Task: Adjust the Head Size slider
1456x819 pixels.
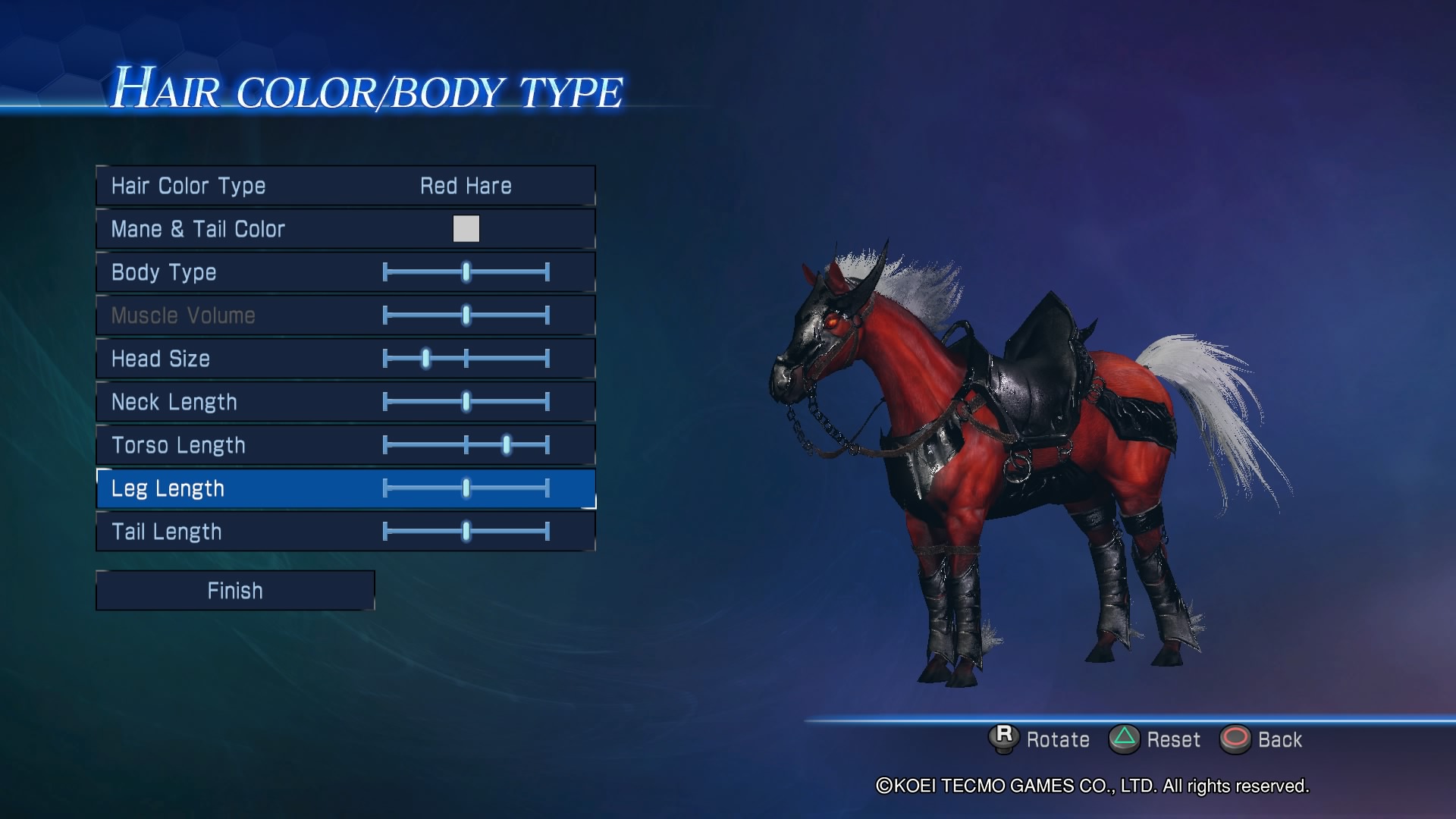Action: [x=425, y=359]
